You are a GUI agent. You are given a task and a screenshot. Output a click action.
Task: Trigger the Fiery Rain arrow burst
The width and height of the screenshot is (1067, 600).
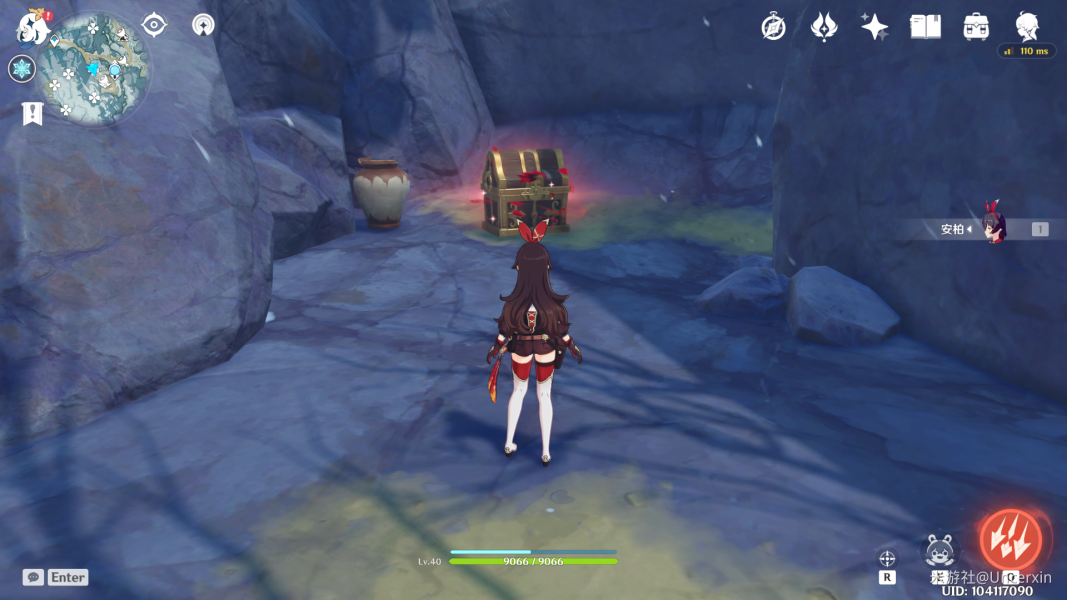(x=1010, y=540)
